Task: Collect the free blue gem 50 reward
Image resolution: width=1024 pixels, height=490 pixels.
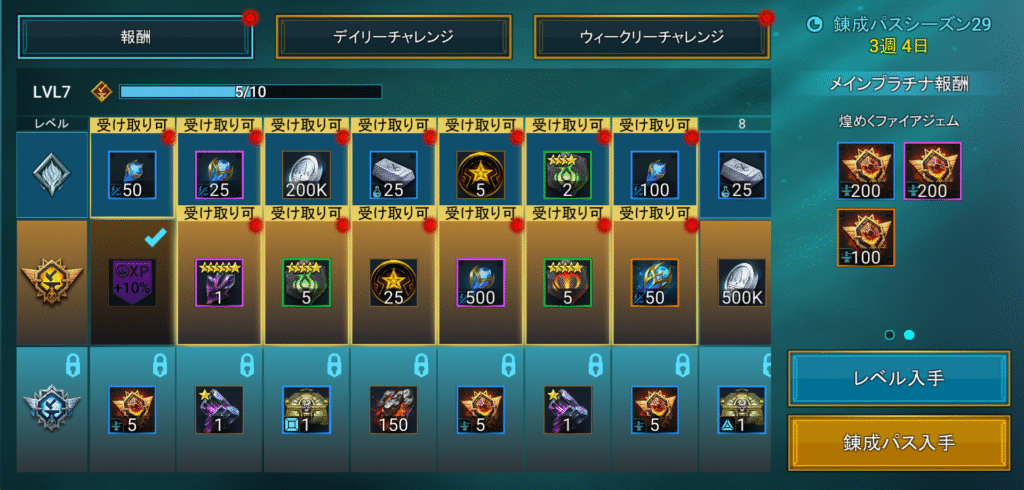Action: (133, 174)
